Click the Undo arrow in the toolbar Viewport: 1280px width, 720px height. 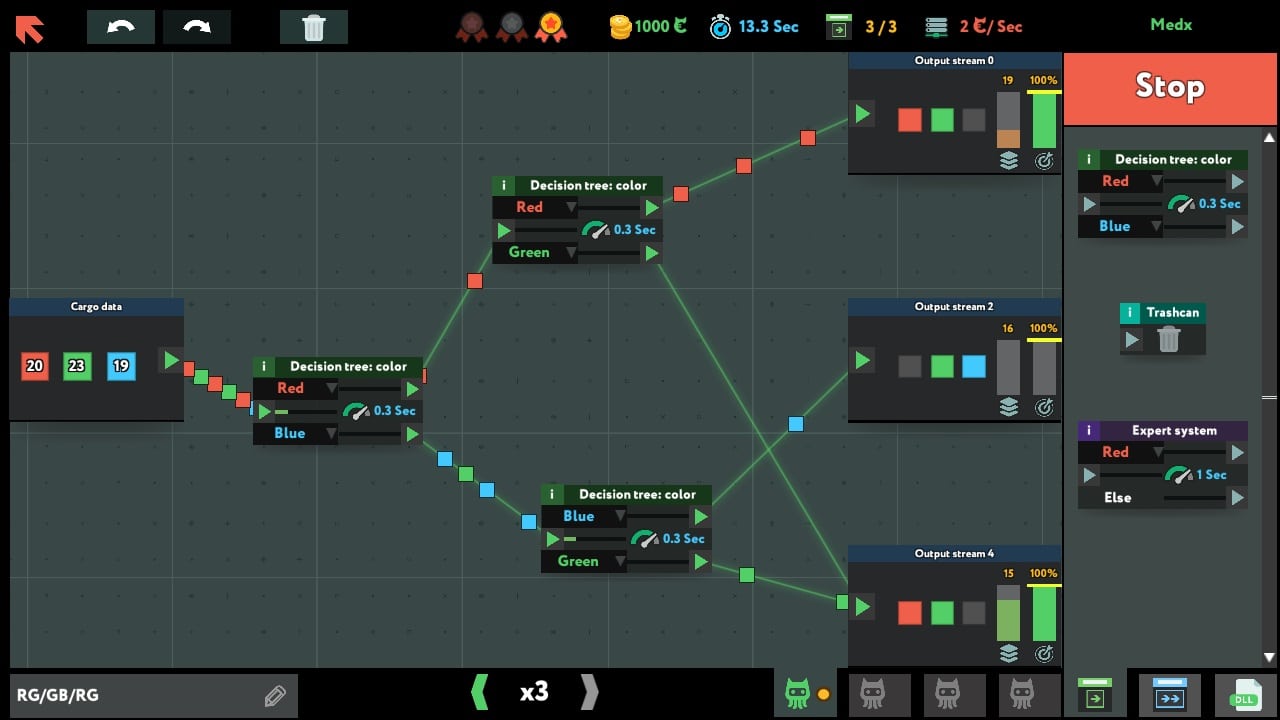[120, 27]
